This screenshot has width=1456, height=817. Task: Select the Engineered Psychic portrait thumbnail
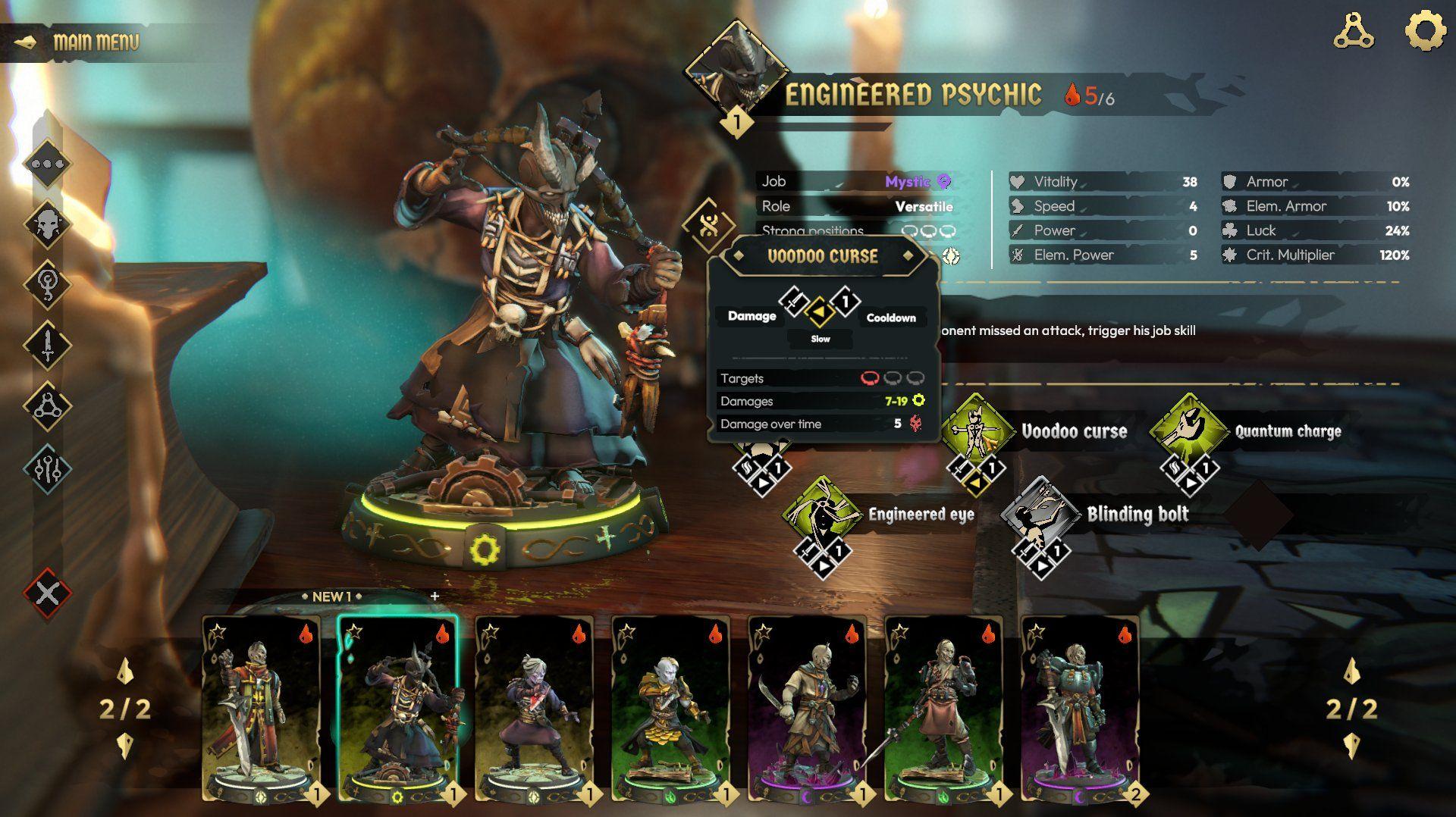tap(738, 72)
